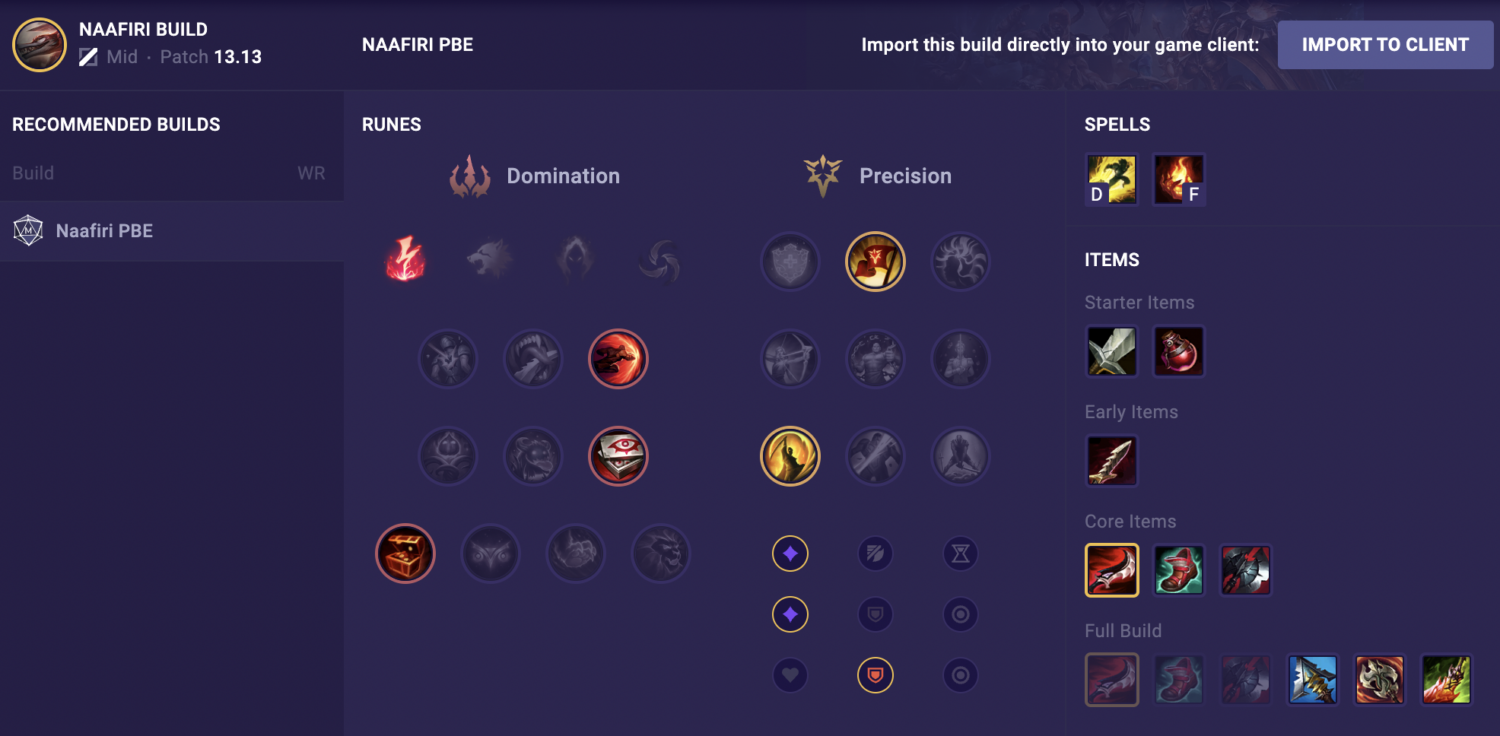Viewport: 1500px width, 736px height.
Task: Click the IMPORT TO CLIENT button
Action: click(x=1385, y=44)
